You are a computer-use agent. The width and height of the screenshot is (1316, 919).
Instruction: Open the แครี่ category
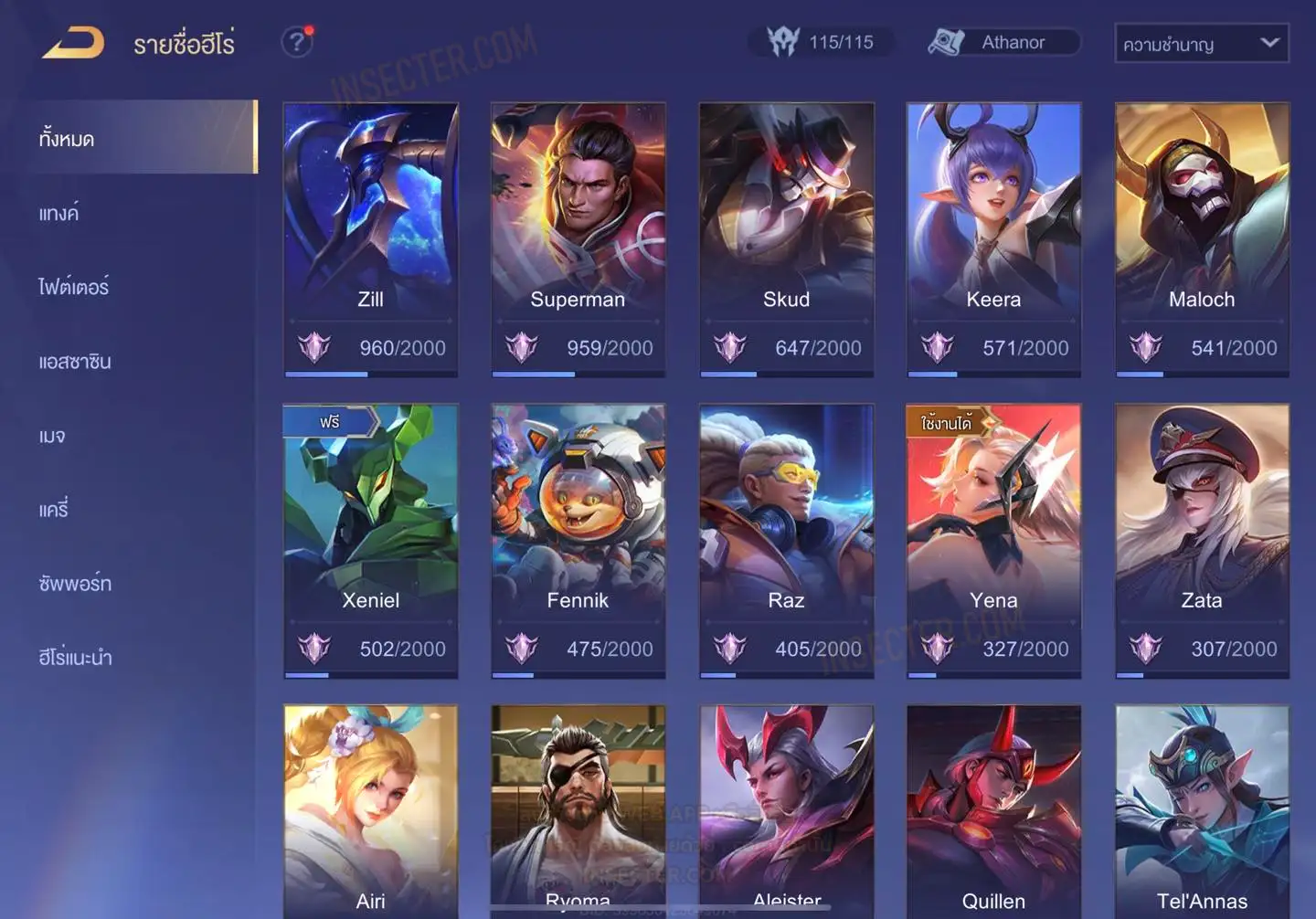[54, 510]
